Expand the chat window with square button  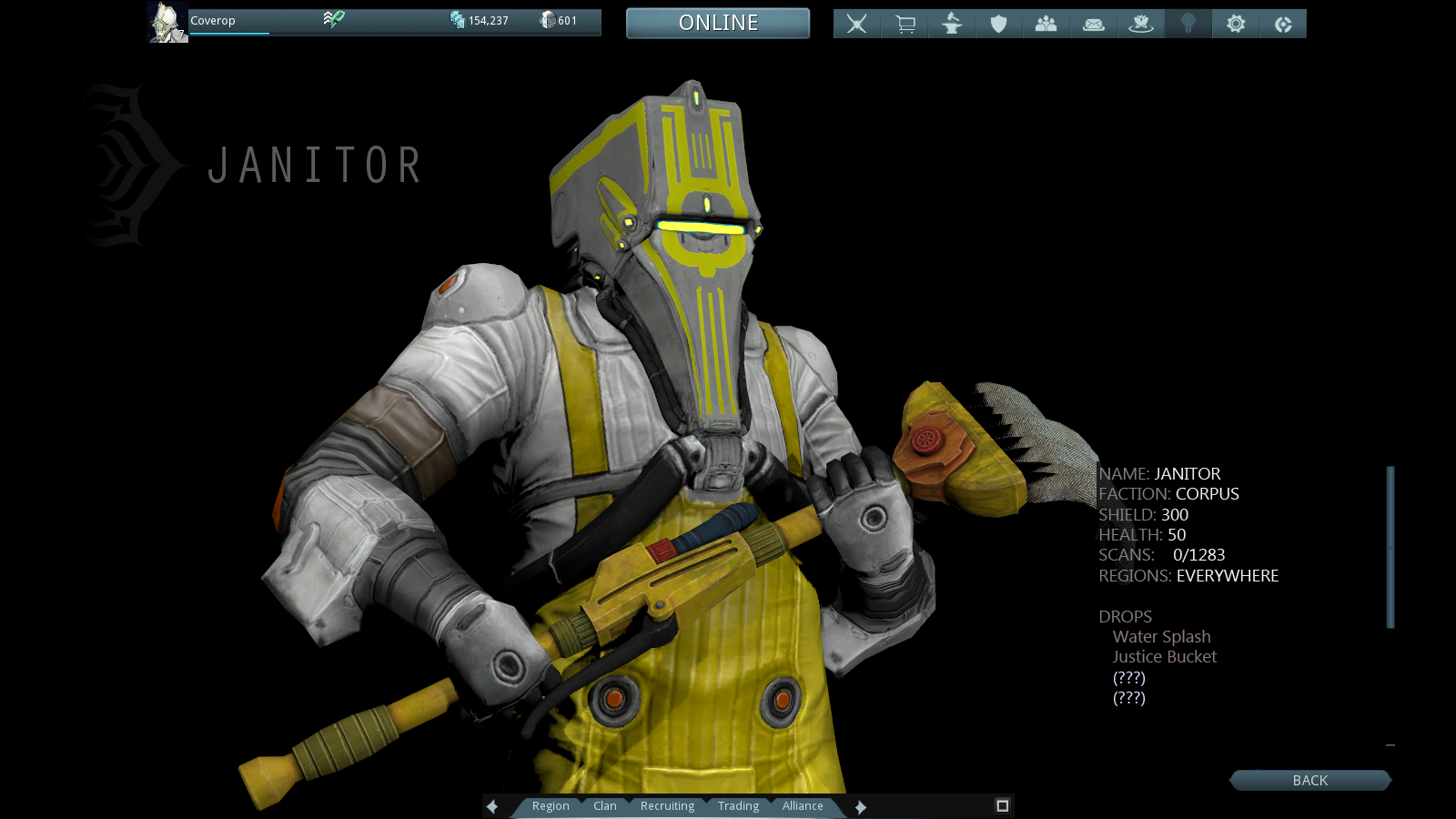(x=1003, y=805)
